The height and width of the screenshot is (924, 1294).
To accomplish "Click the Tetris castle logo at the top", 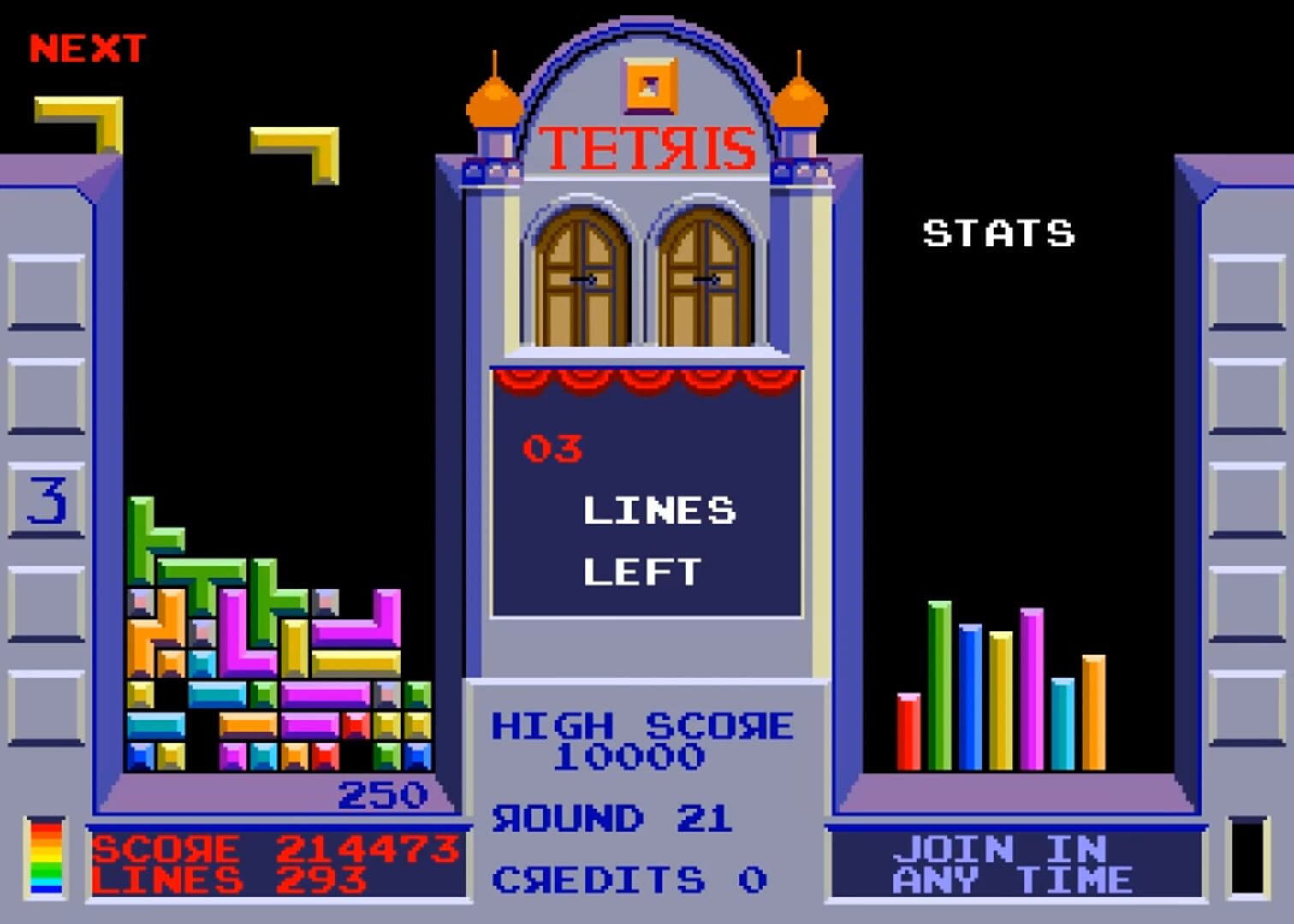I will click(x=646, y=147).
